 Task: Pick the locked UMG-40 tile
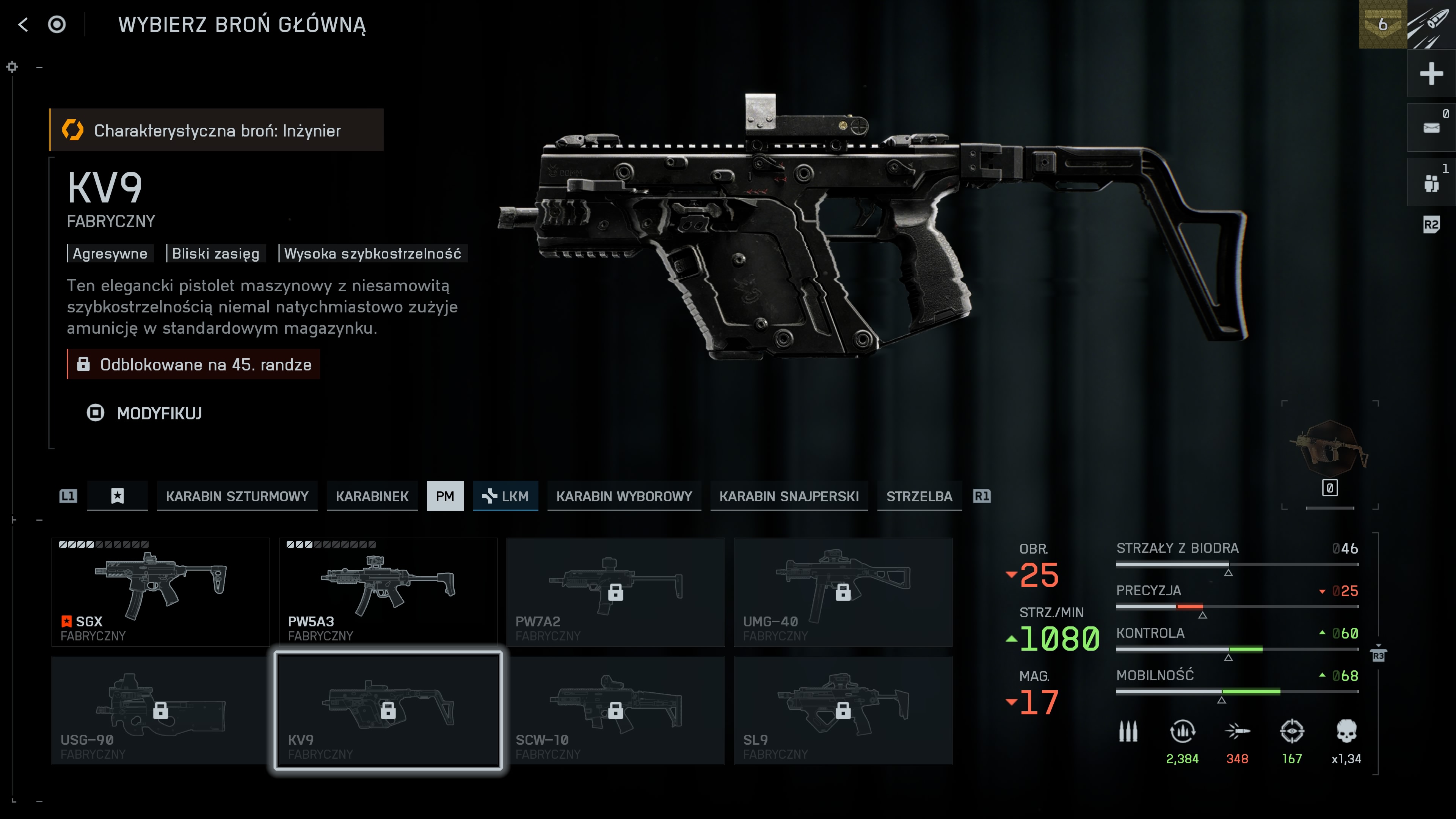coord(843,591)
